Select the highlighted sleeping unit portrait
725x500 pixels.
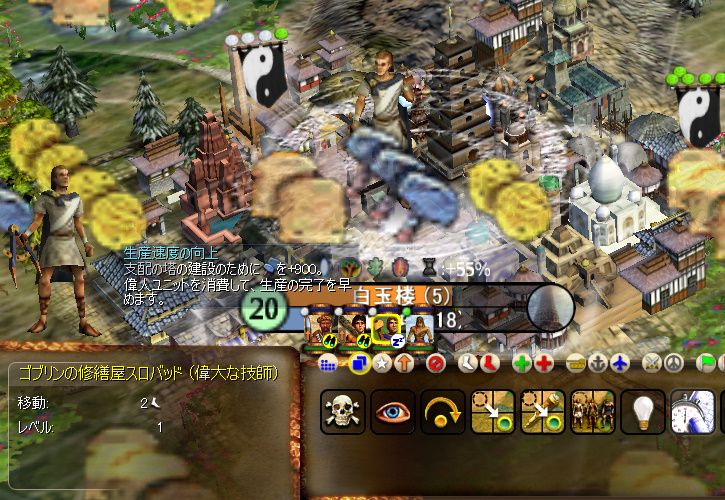[386, 325]
